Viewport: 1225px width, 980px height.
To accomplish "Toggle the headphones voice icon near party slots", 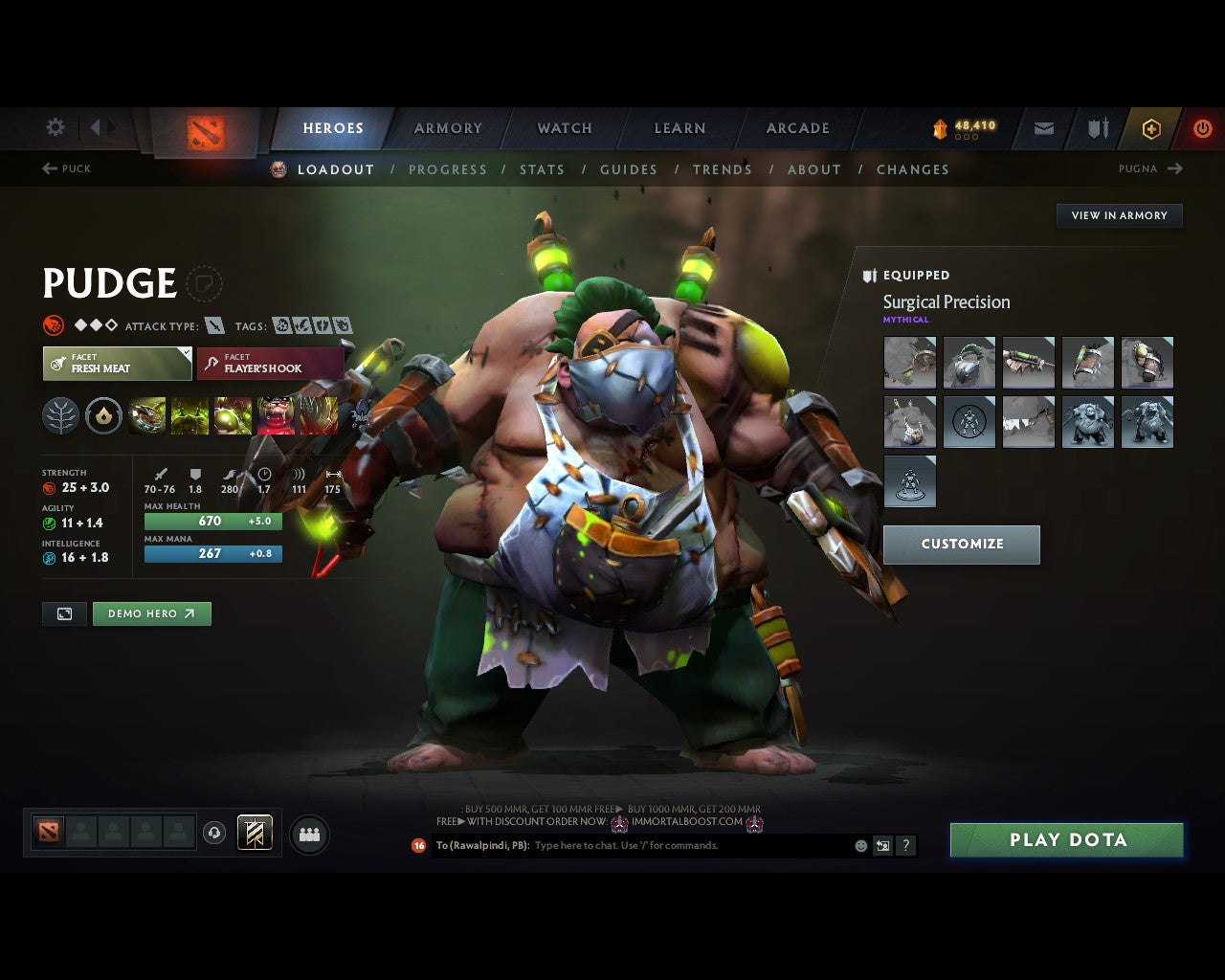I will pyautogui.click(x=214, y=834).
